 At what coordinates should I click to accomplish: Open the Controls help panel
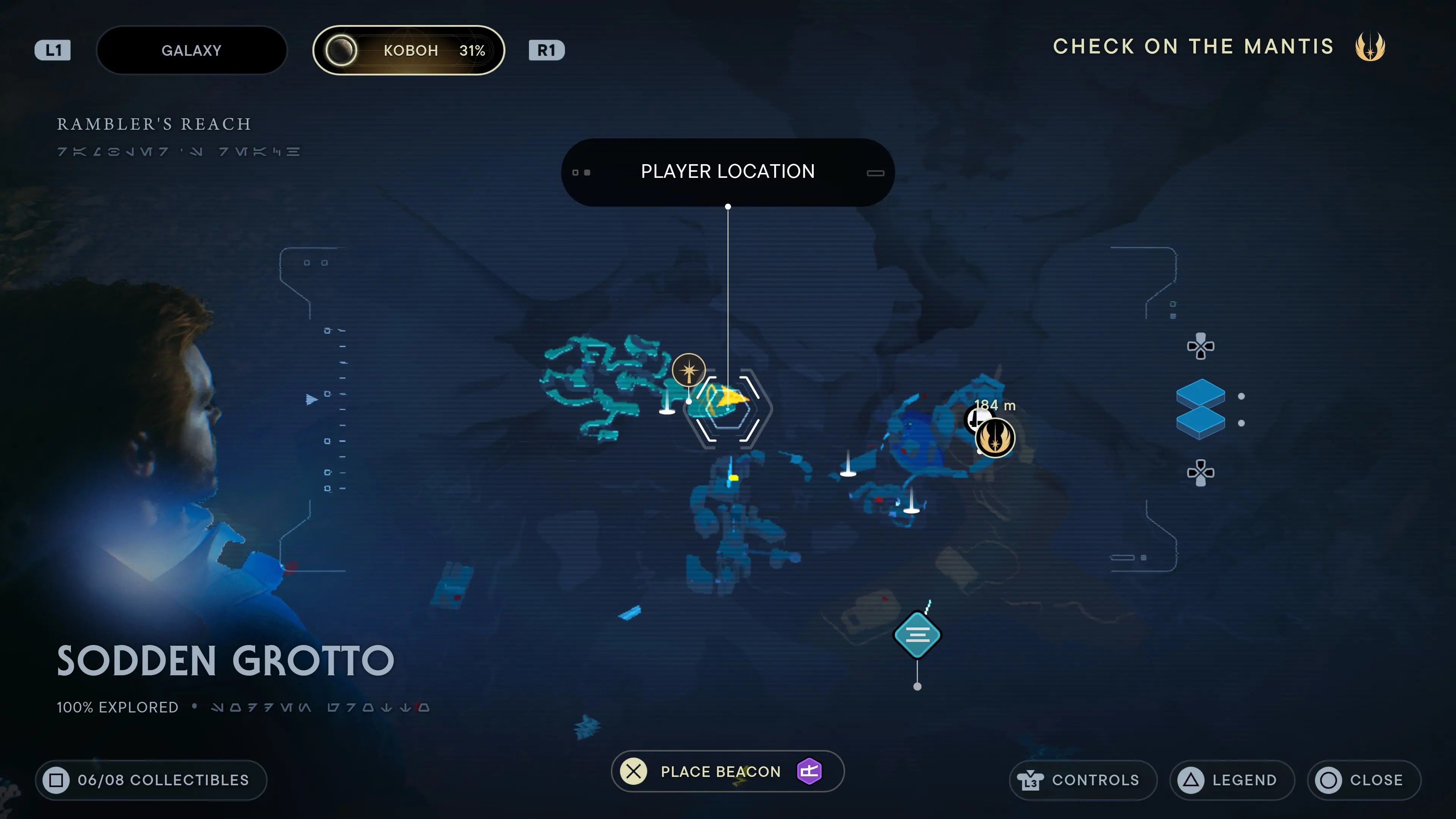[1083, 780]
